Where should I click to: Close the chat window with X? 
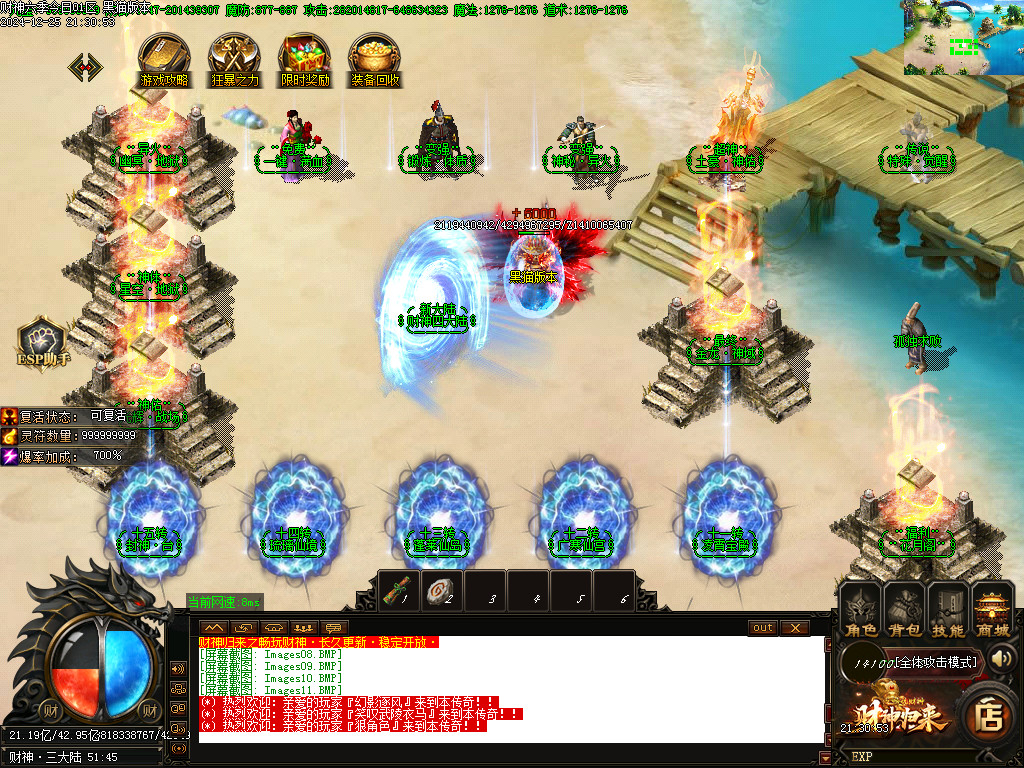coord(795,628)
